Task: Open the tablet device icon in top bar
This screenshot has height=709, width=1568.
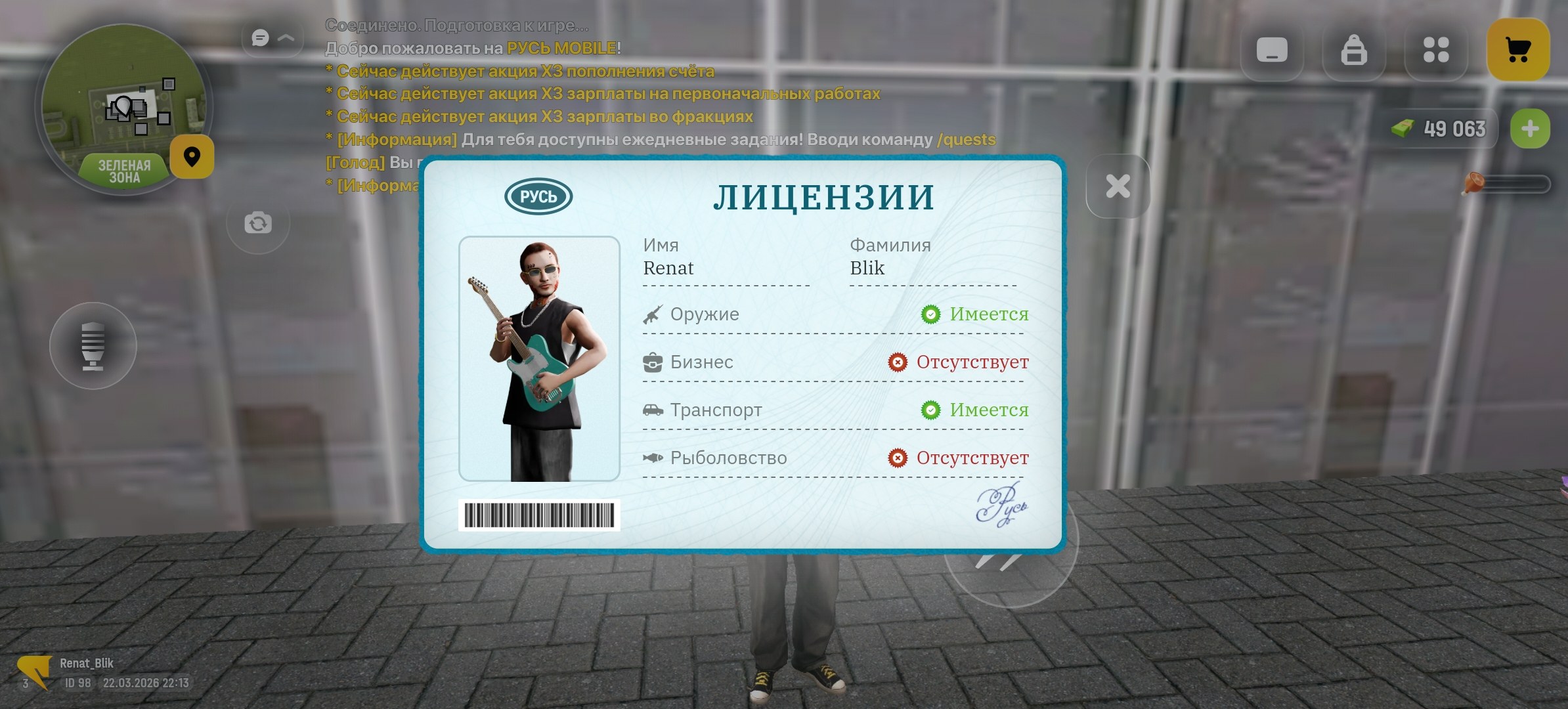Action: tap(1273, 50)
